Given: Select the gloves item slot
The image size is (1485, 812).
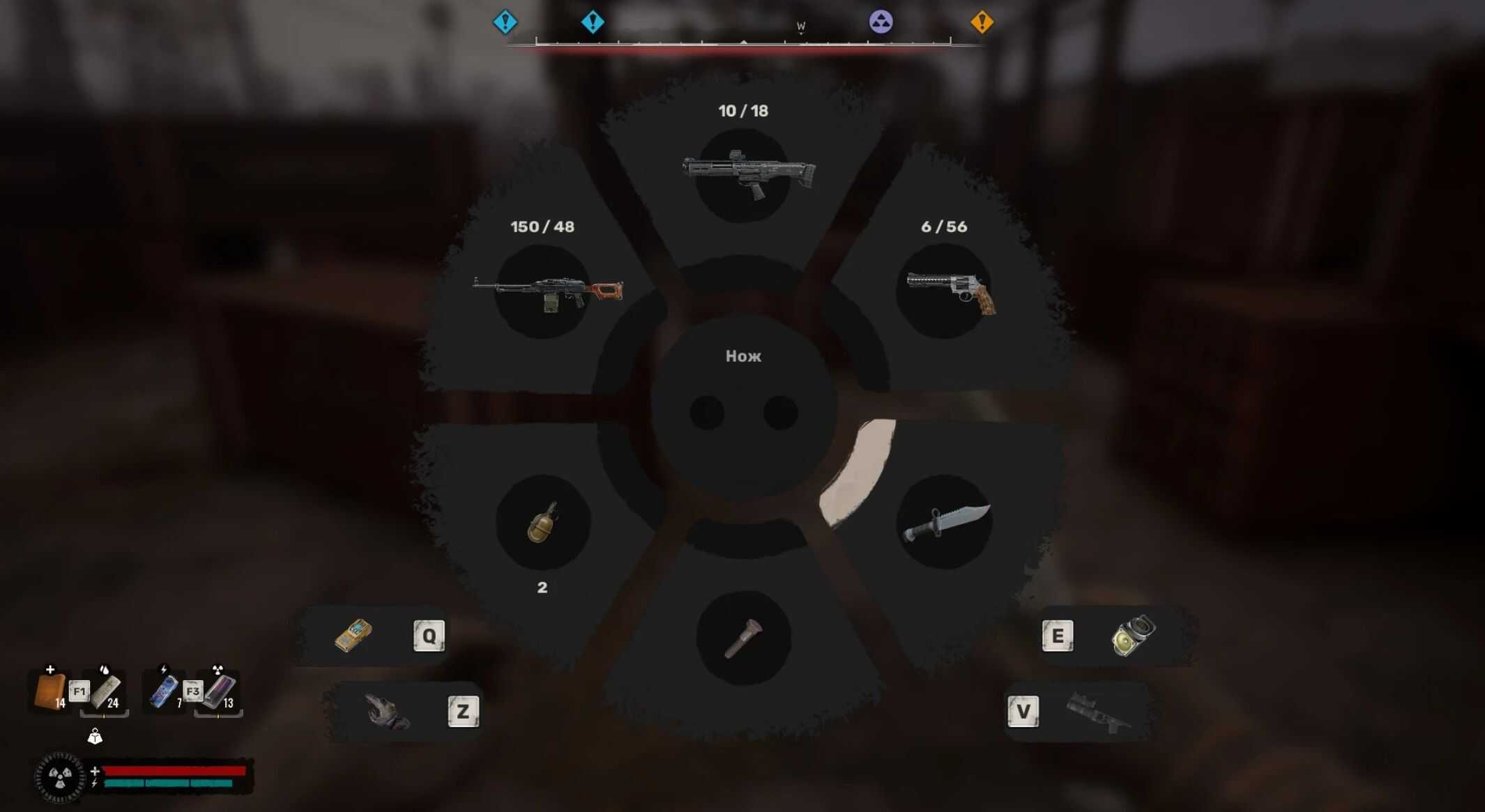Looking at the screenshot, I should tap(388, 712).
